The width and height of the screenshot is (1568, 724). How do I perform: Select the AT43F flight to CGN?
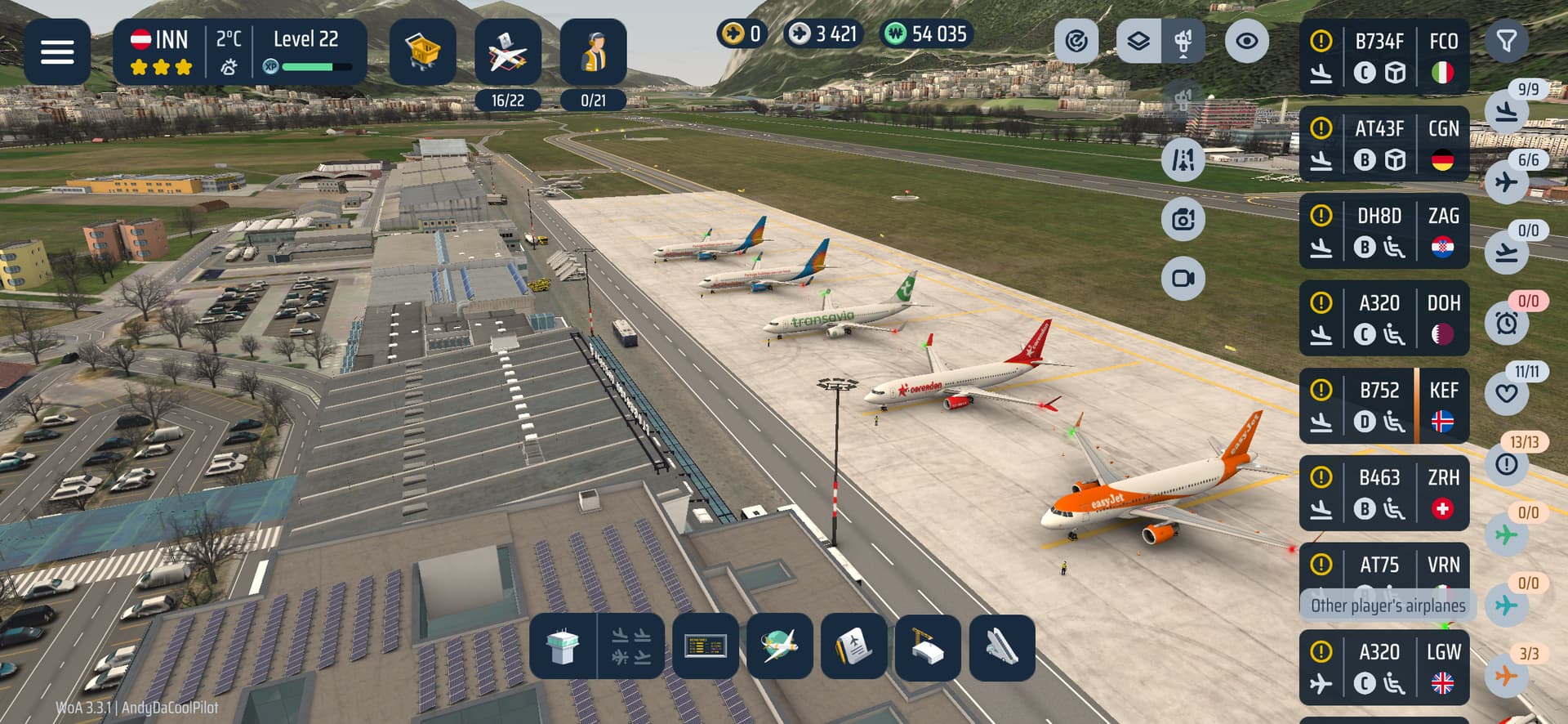pos(1383,144)
